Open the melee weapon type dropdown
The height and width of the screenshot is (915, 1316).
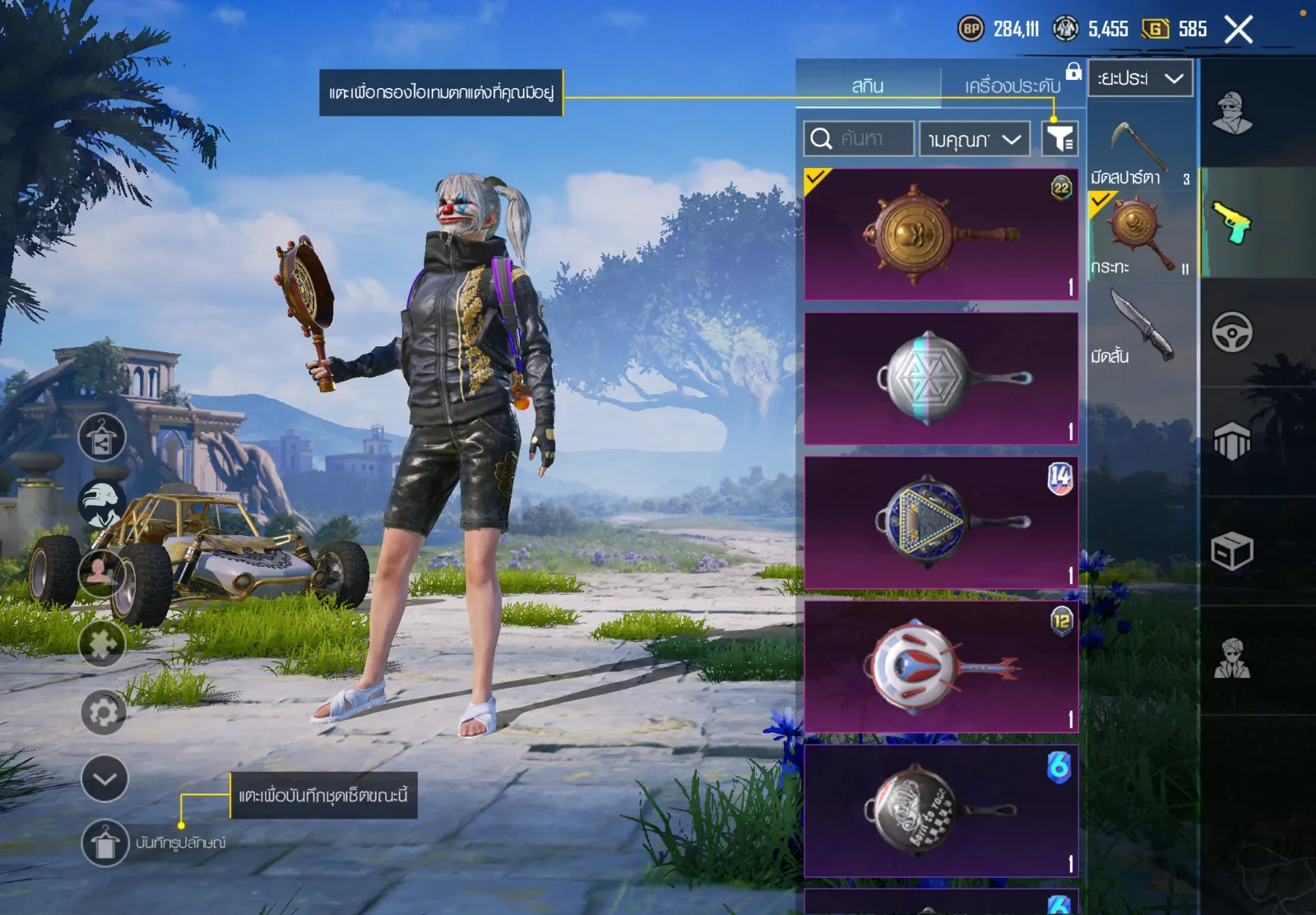1140,78
